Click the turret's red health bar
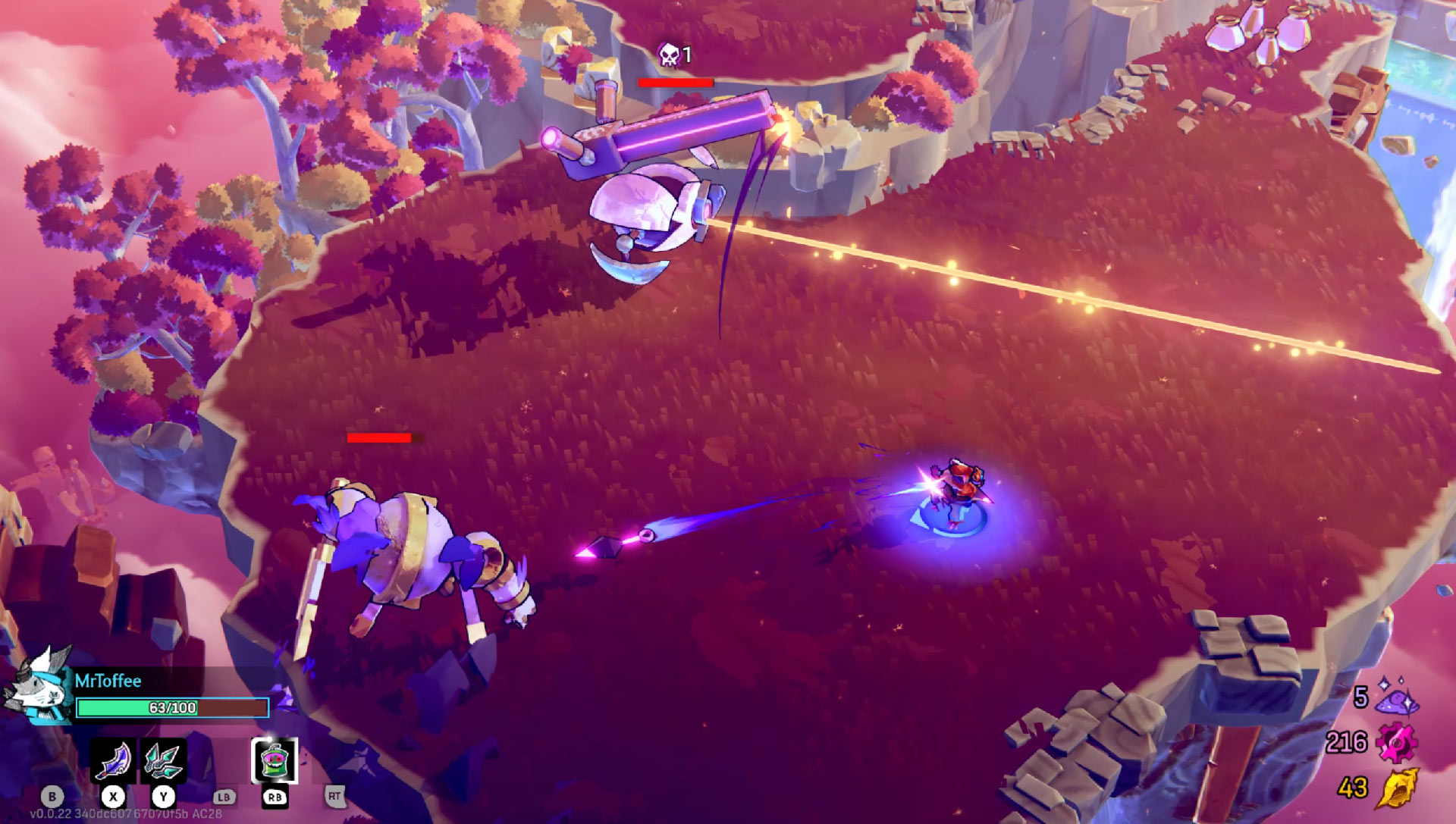The width and height of the screenshot is (1456, 824). pos(675,83)
